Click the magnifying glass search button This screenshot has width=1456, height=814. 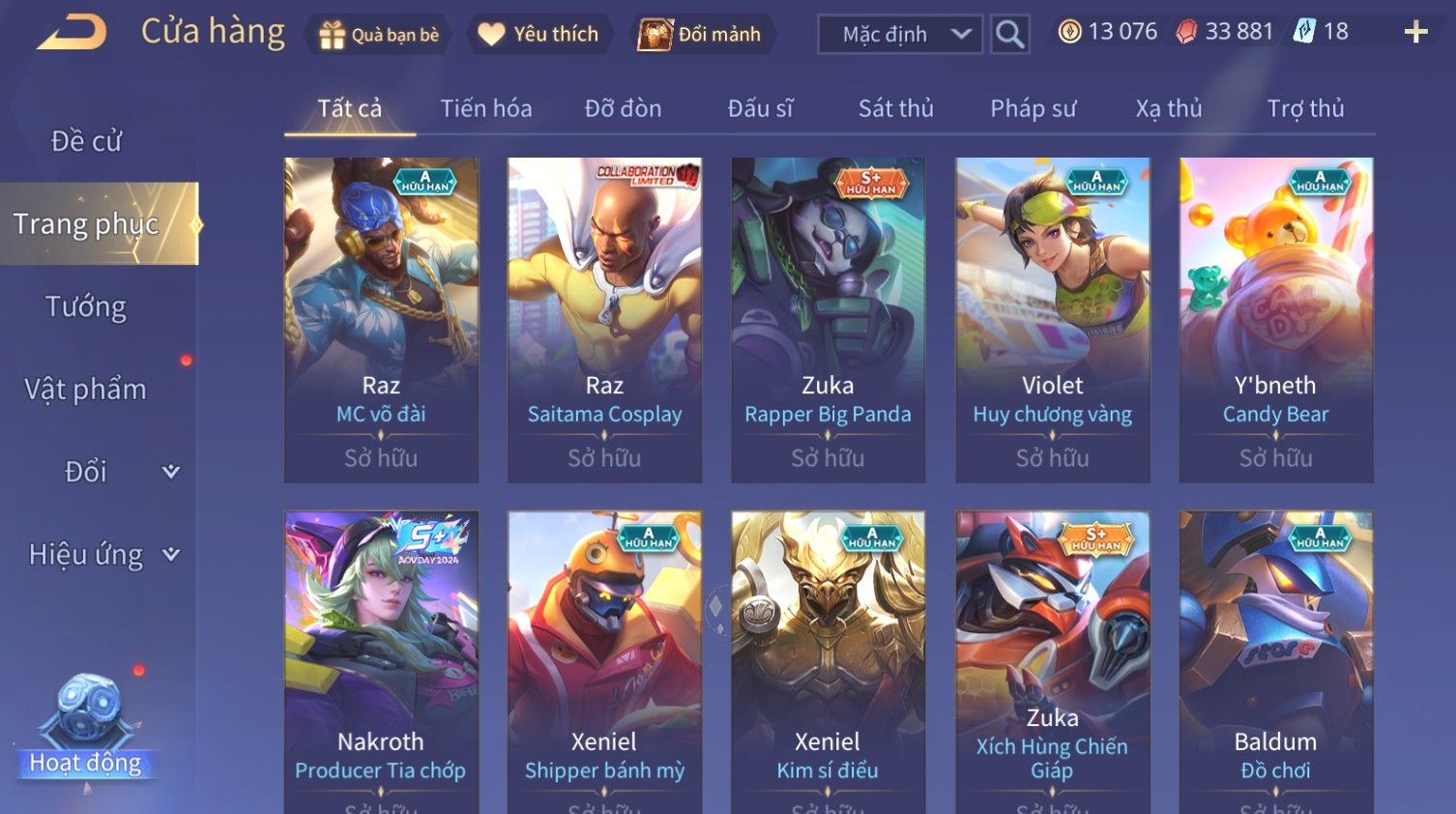[x=1010, y=35]
